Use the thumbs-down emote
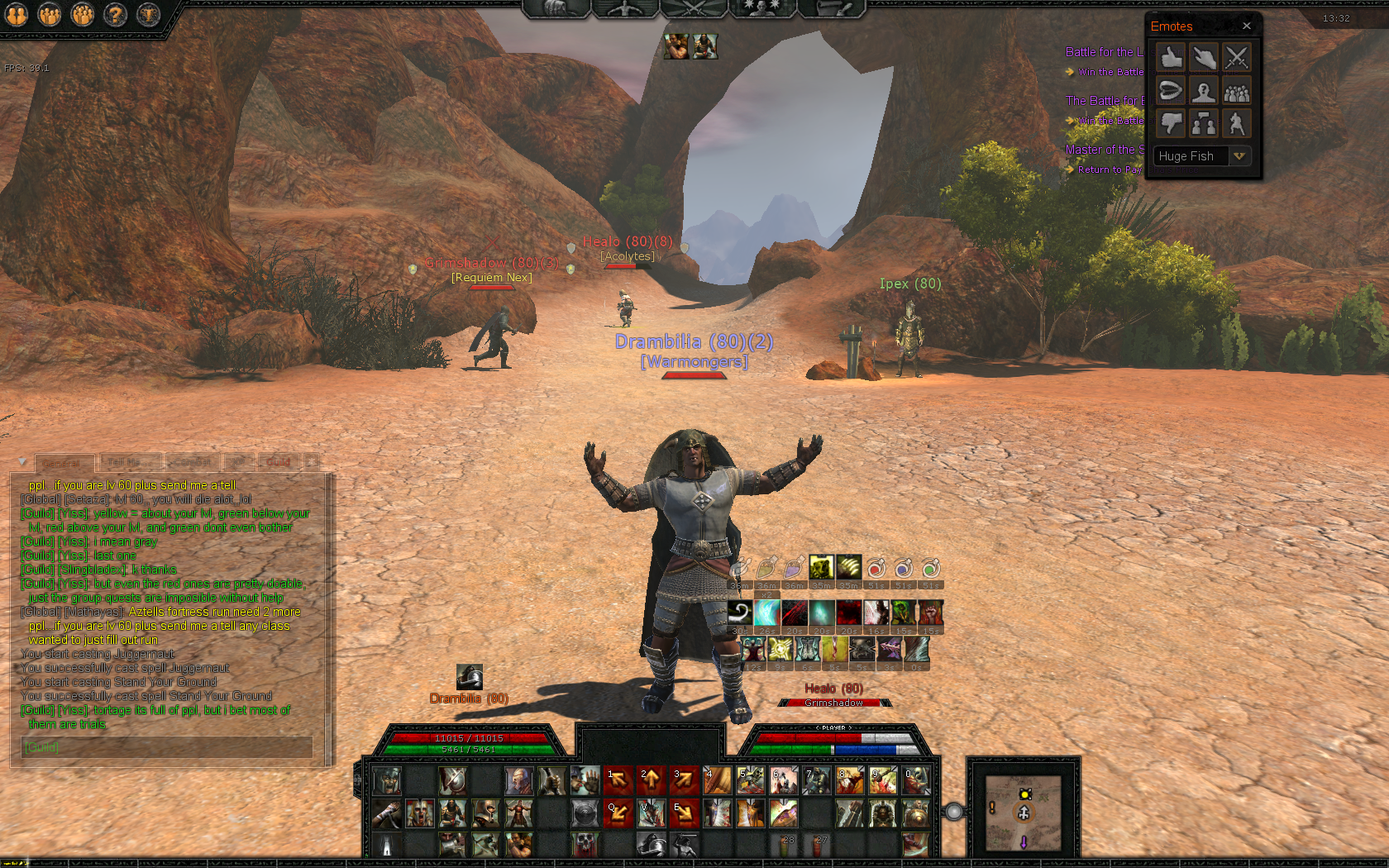 tap(1171, 124)
